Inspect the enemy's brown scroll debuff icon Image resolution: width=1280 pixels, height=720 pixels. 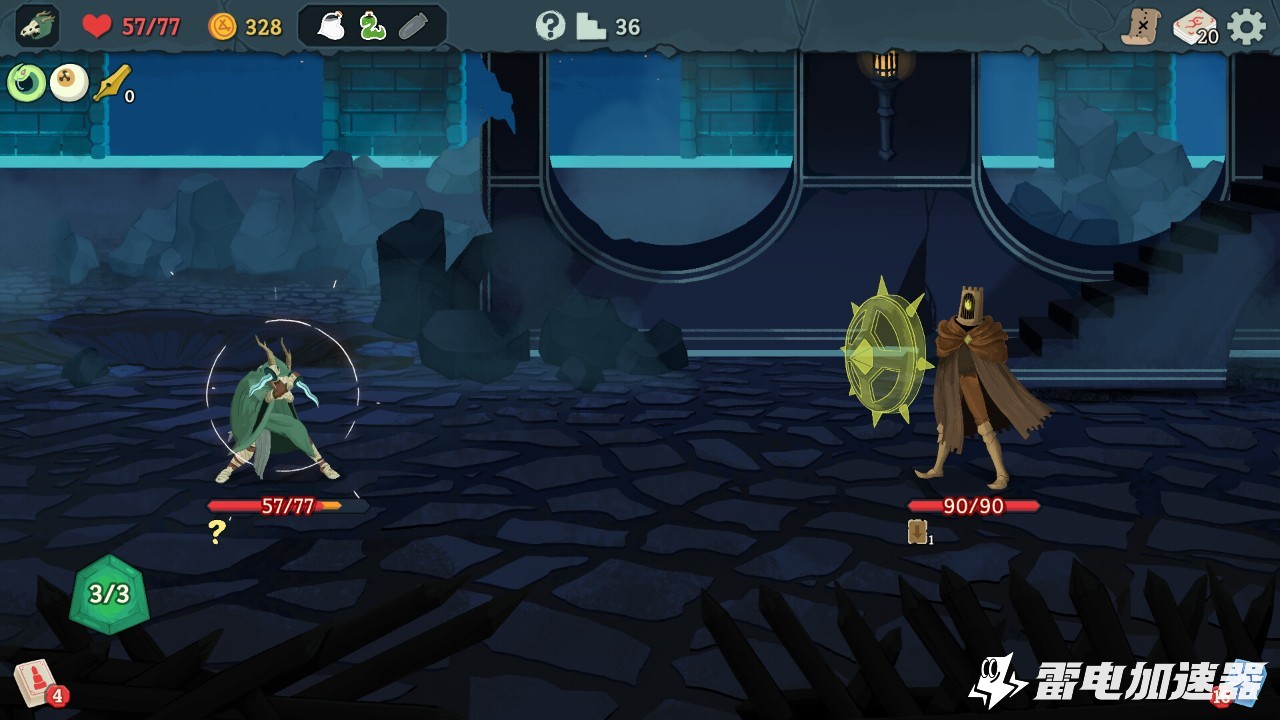pos(917,532)
